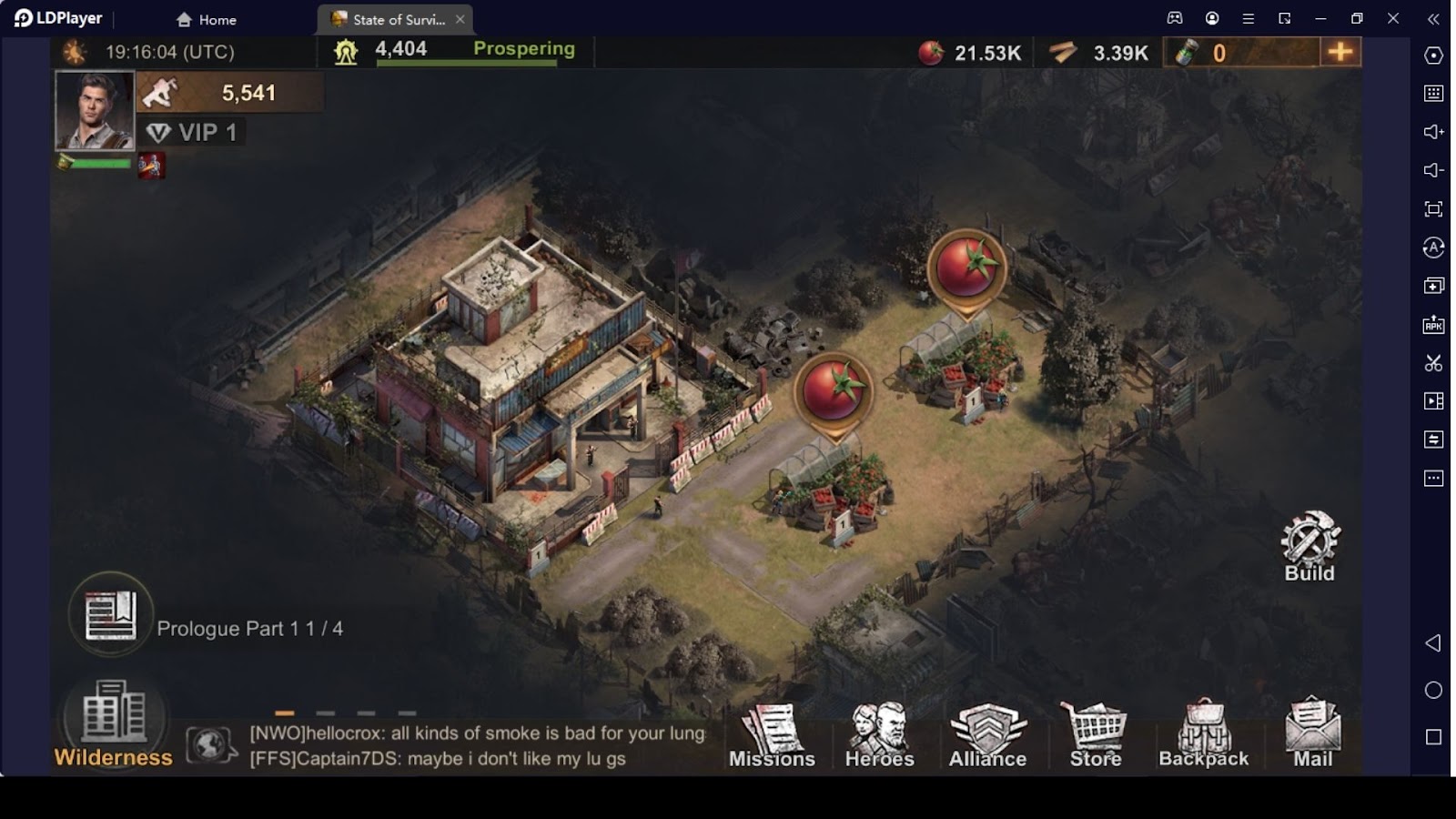Open the Missions menu
Screen dimensions: 1456x819
[772, 737]
